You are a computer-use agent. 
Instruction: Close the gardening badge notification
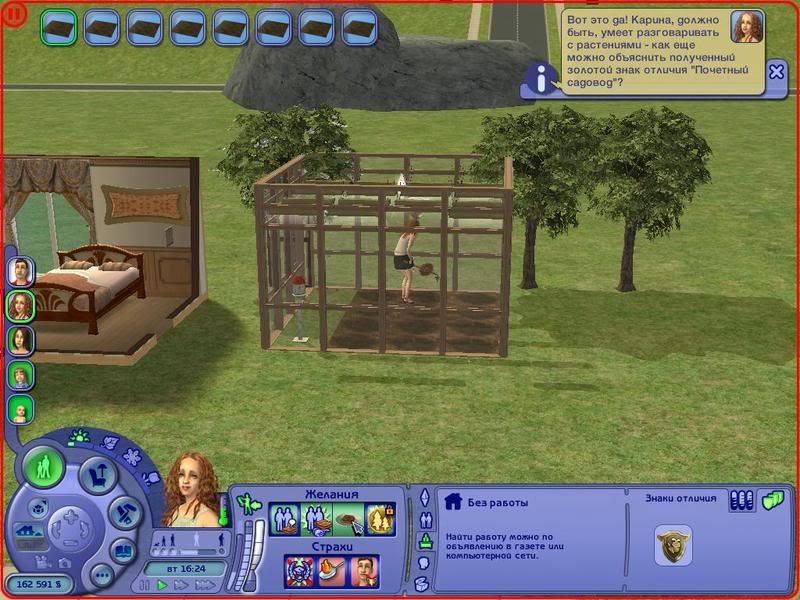coord(777,71)
